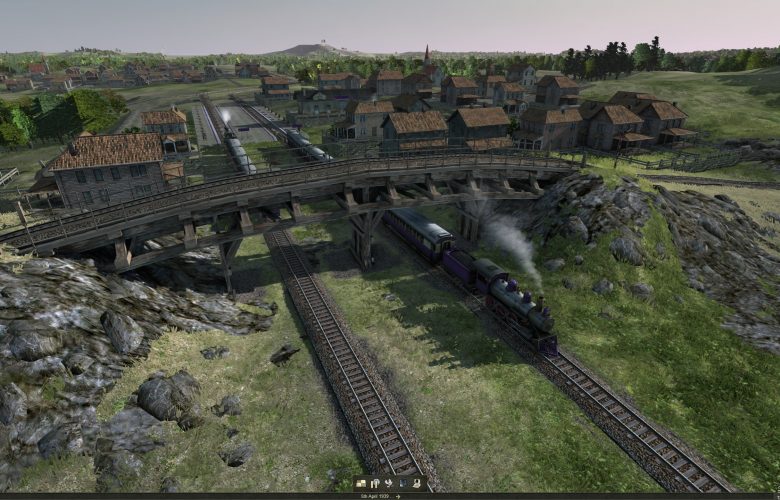This screenshot has width=780, height=500.
Task: Select the twin pillars icon in bottom toolbar
Action: [375, 483]
